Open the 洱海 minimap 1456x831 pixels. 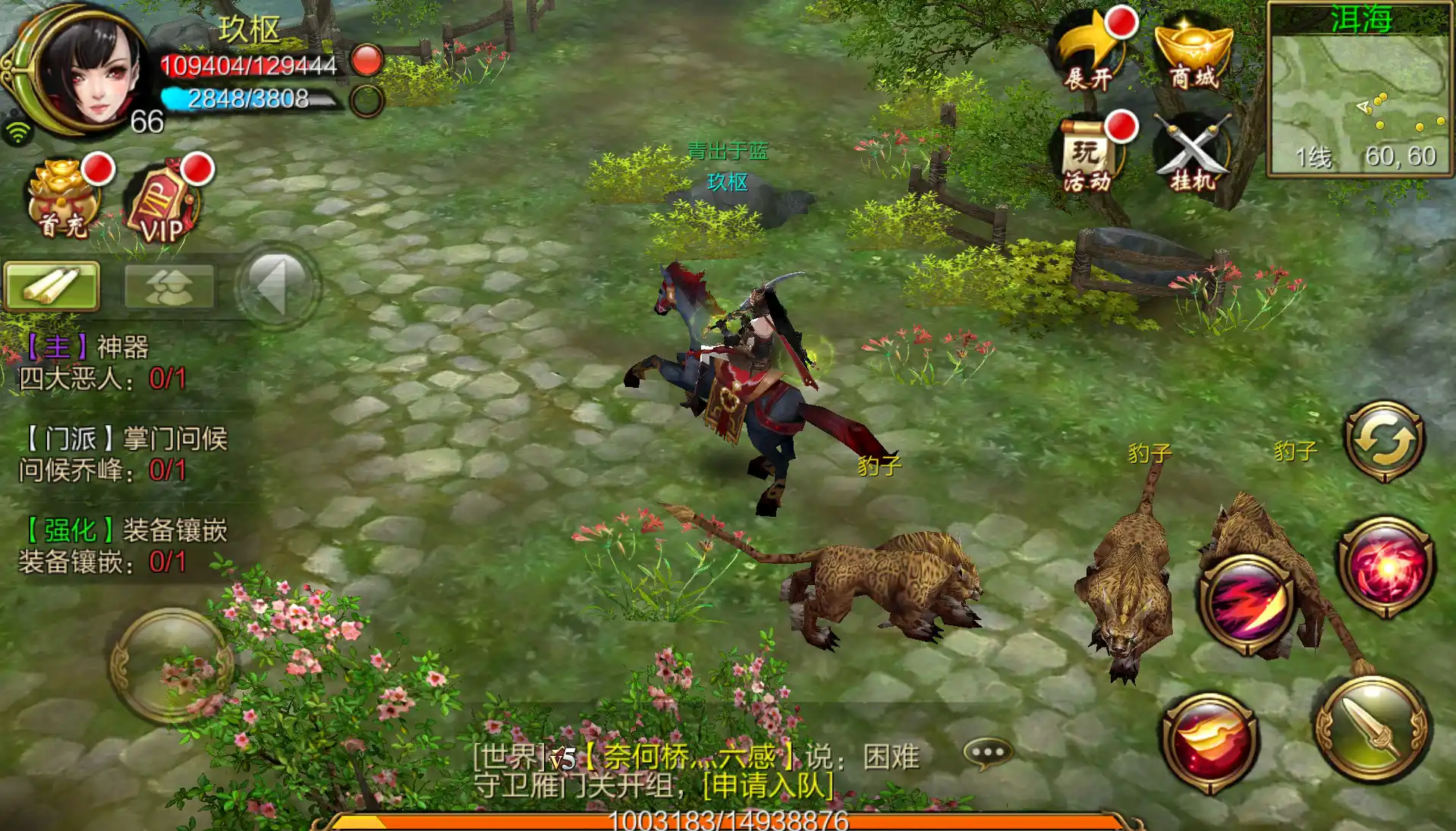(1360, 91)
